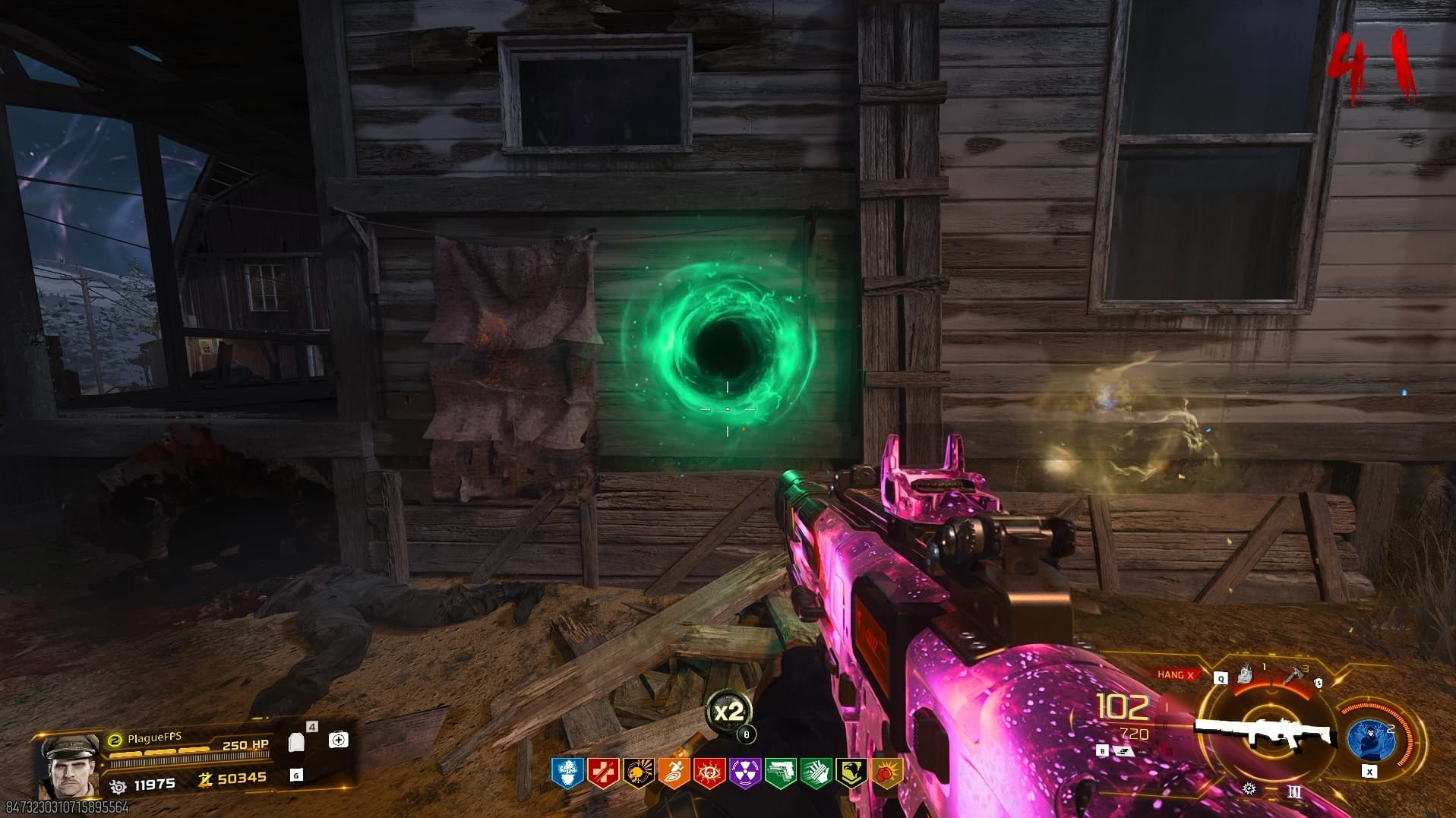Click the medkit plus icon

(x=339, y=740)
